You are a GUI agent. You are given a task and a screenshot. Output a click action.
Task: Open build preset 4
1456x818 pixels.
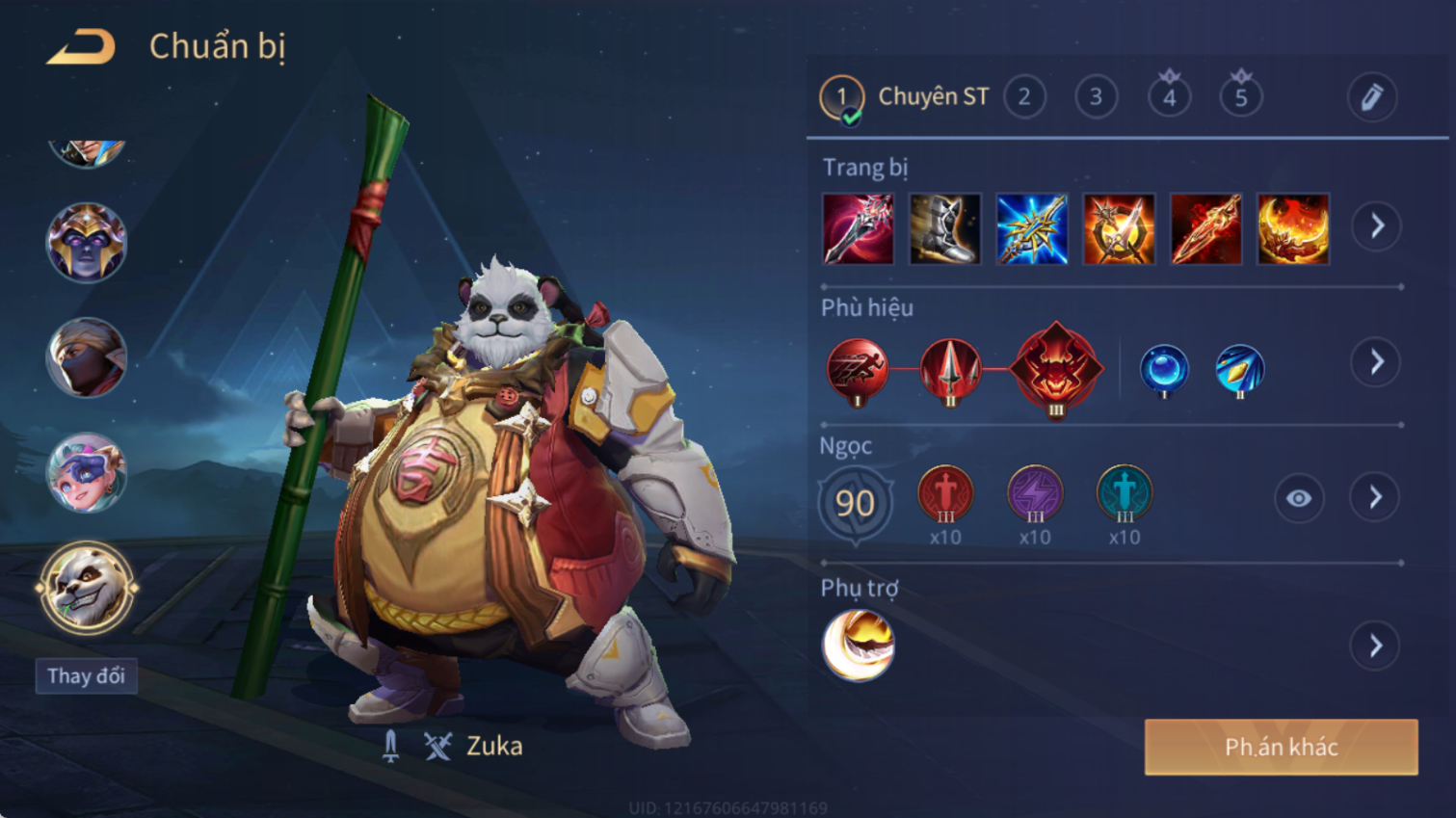(x=1169, y=97)
